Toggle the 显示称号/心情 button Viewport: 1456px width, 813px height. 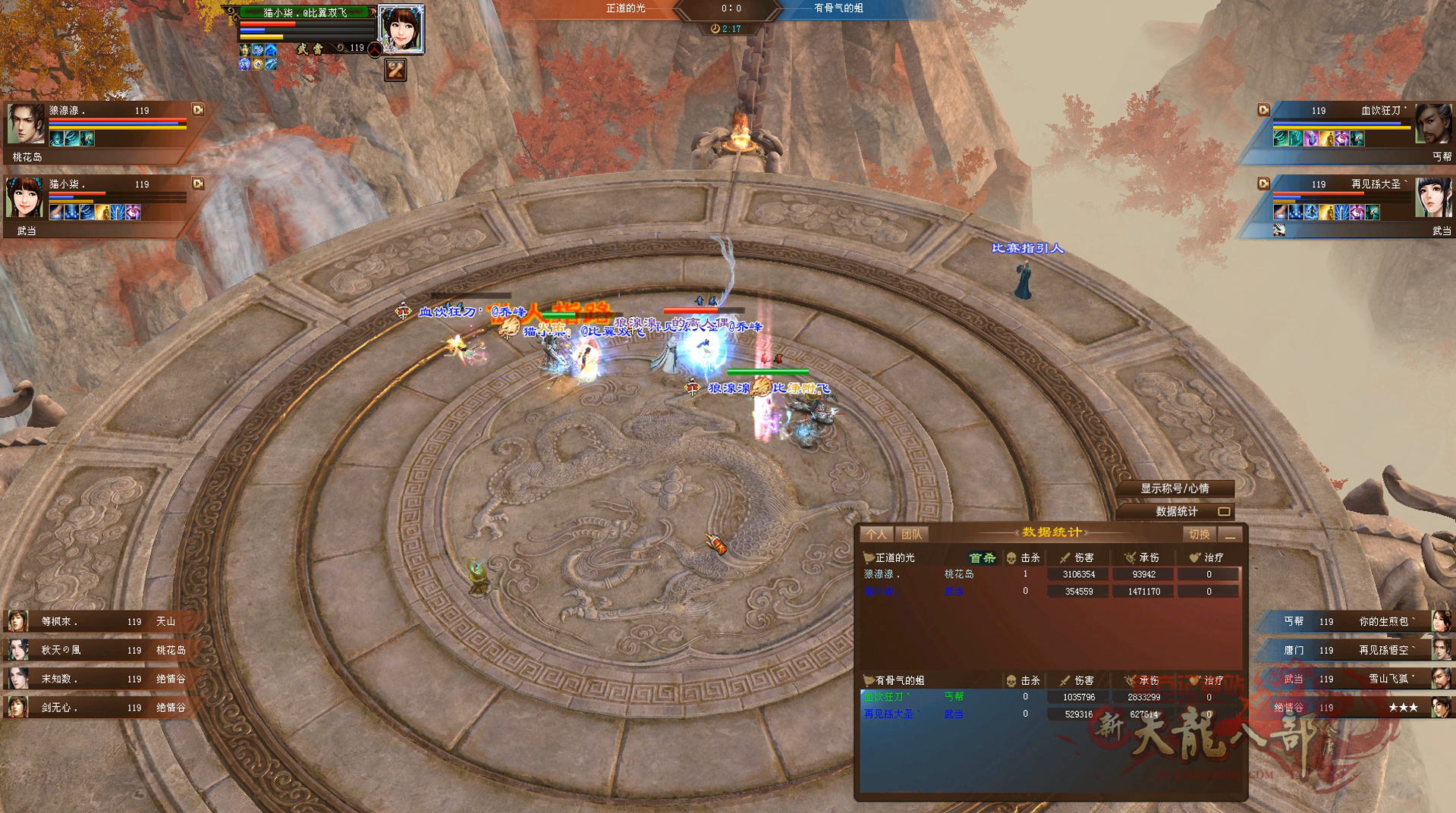click(x=1175, y=488)
